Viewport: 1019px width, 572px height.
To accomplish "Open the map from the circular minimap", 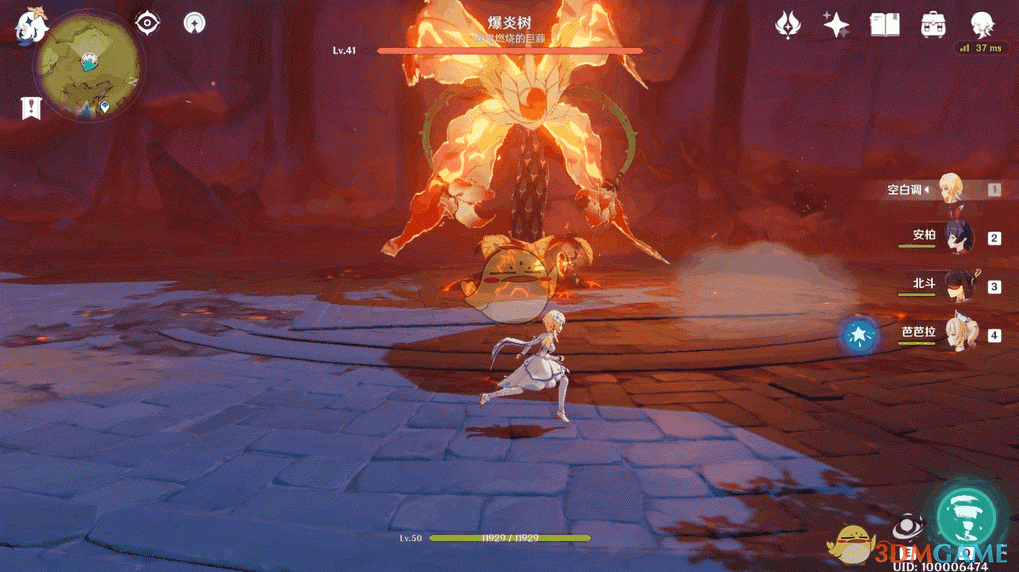I will (88, 67).
